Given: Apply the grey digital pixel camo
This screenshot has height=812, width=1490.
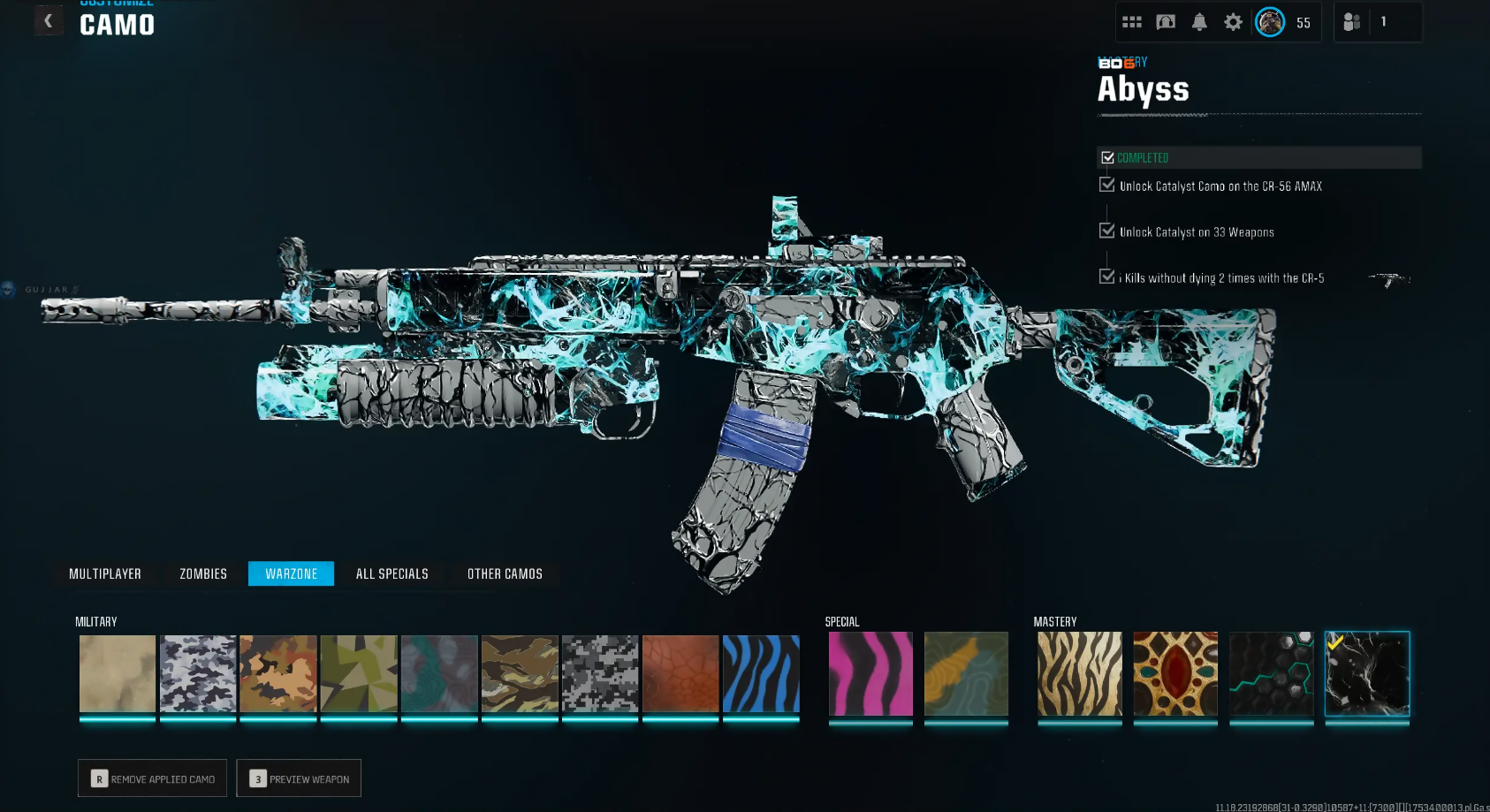Looking at the screenshot, I should click(600, 673).
